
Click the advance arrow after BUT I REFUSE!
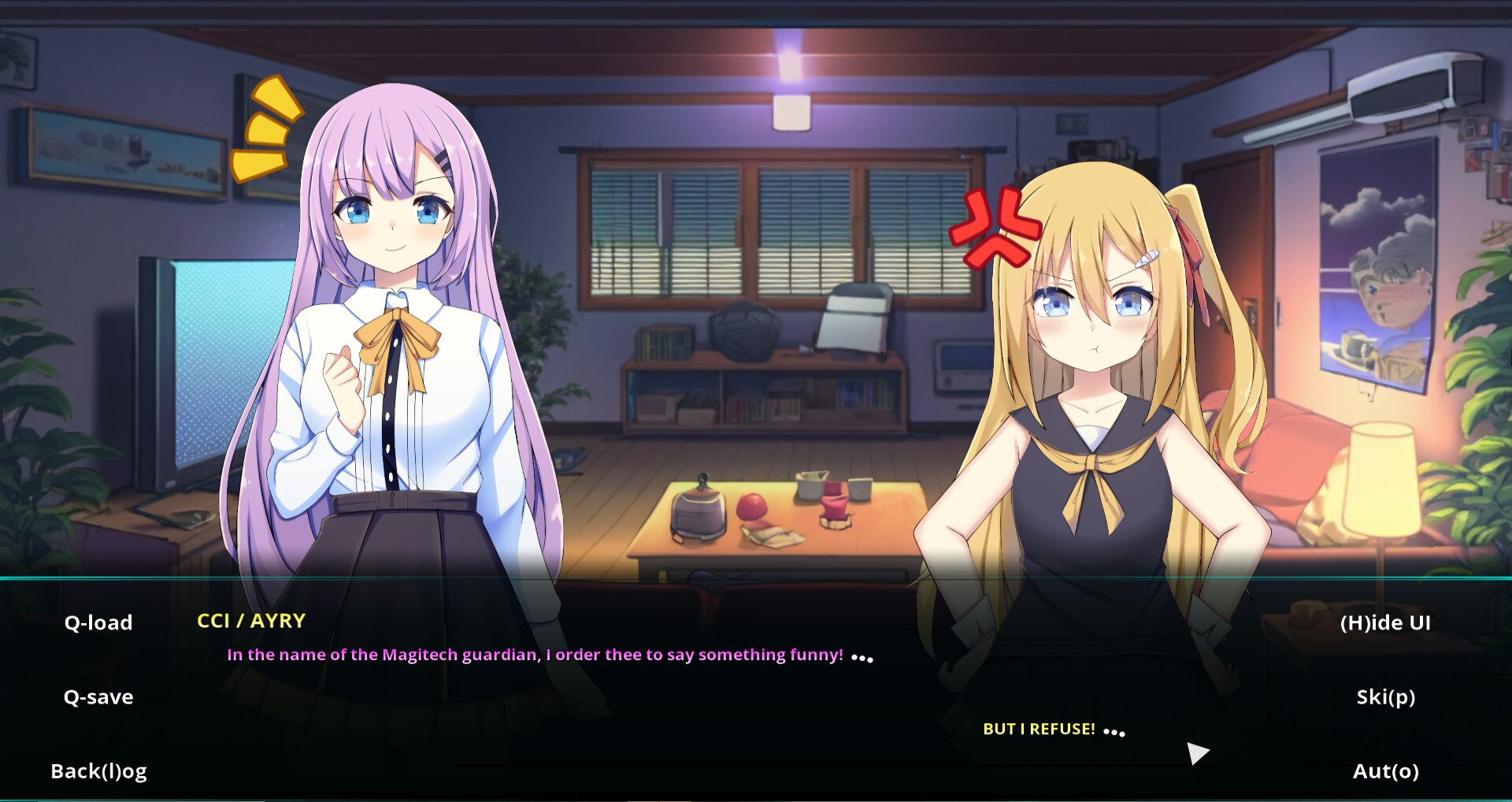click(x=1199, y=752)
